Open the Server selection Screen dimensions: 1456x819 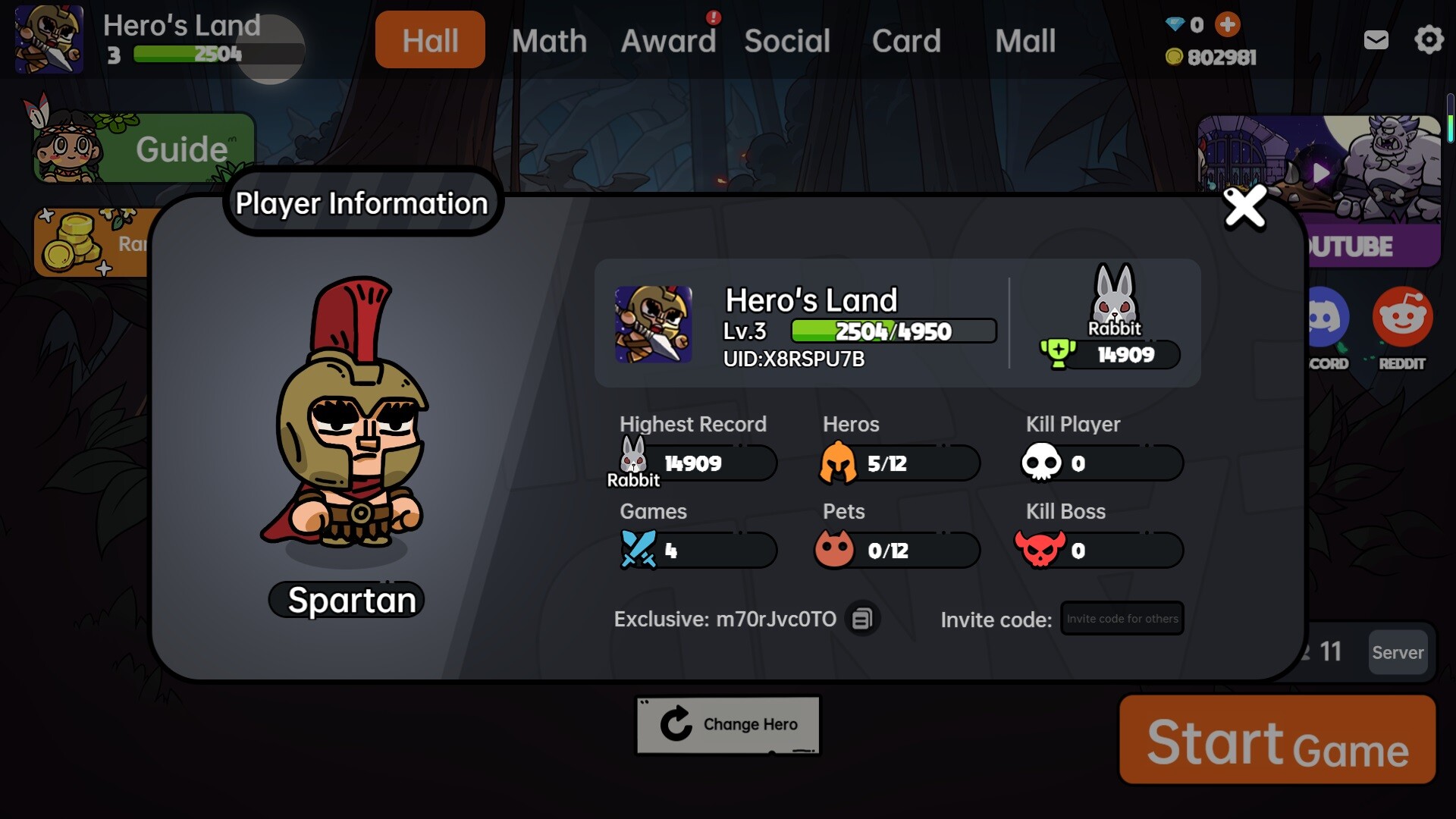tap(1398, 652)
